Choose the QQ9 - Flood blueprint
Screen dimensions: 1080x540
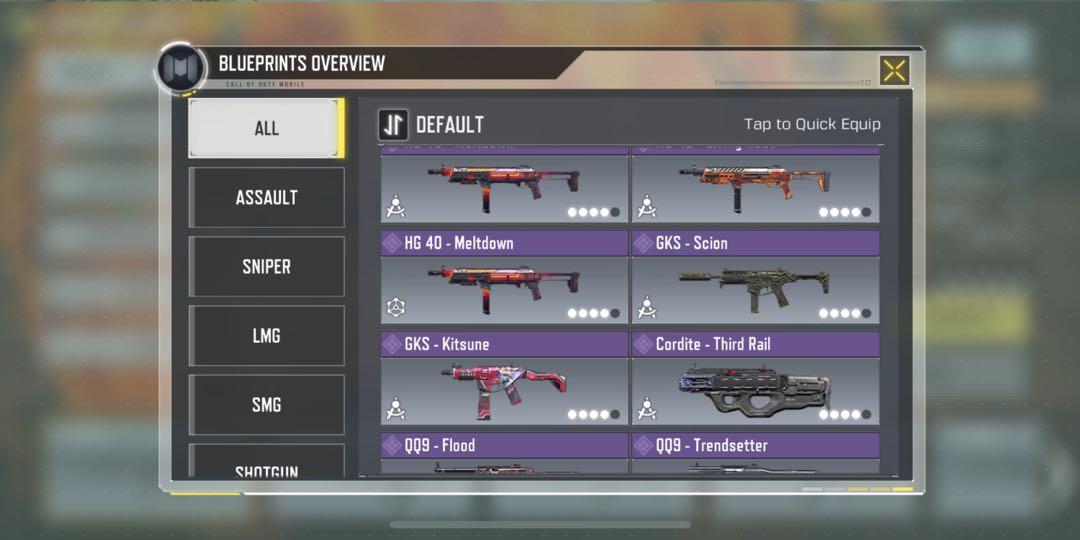click(504, 453)
